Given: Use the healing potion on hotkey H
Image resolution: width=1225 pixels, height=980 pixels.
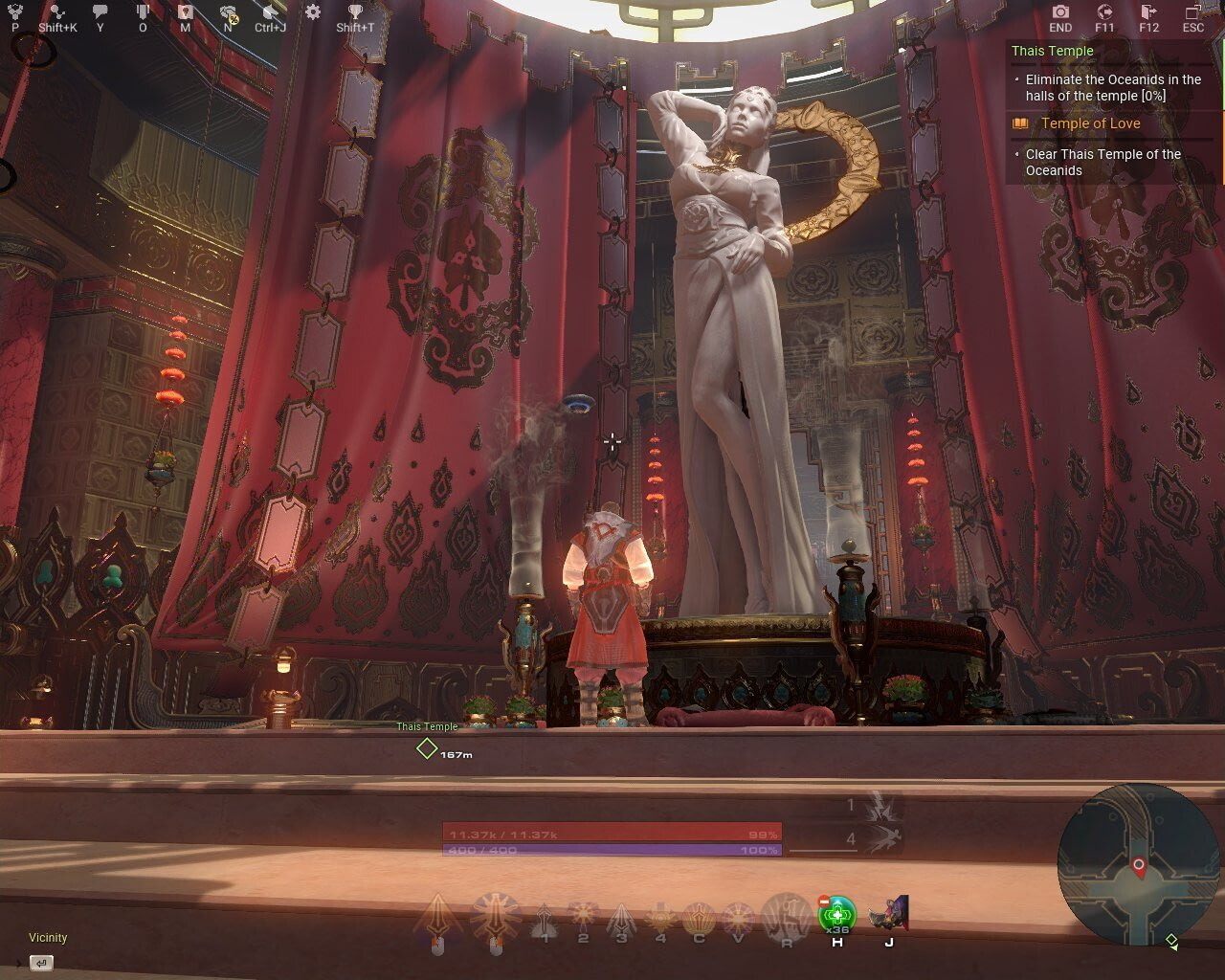Looking at the screenshot, I should coord(836,916).
